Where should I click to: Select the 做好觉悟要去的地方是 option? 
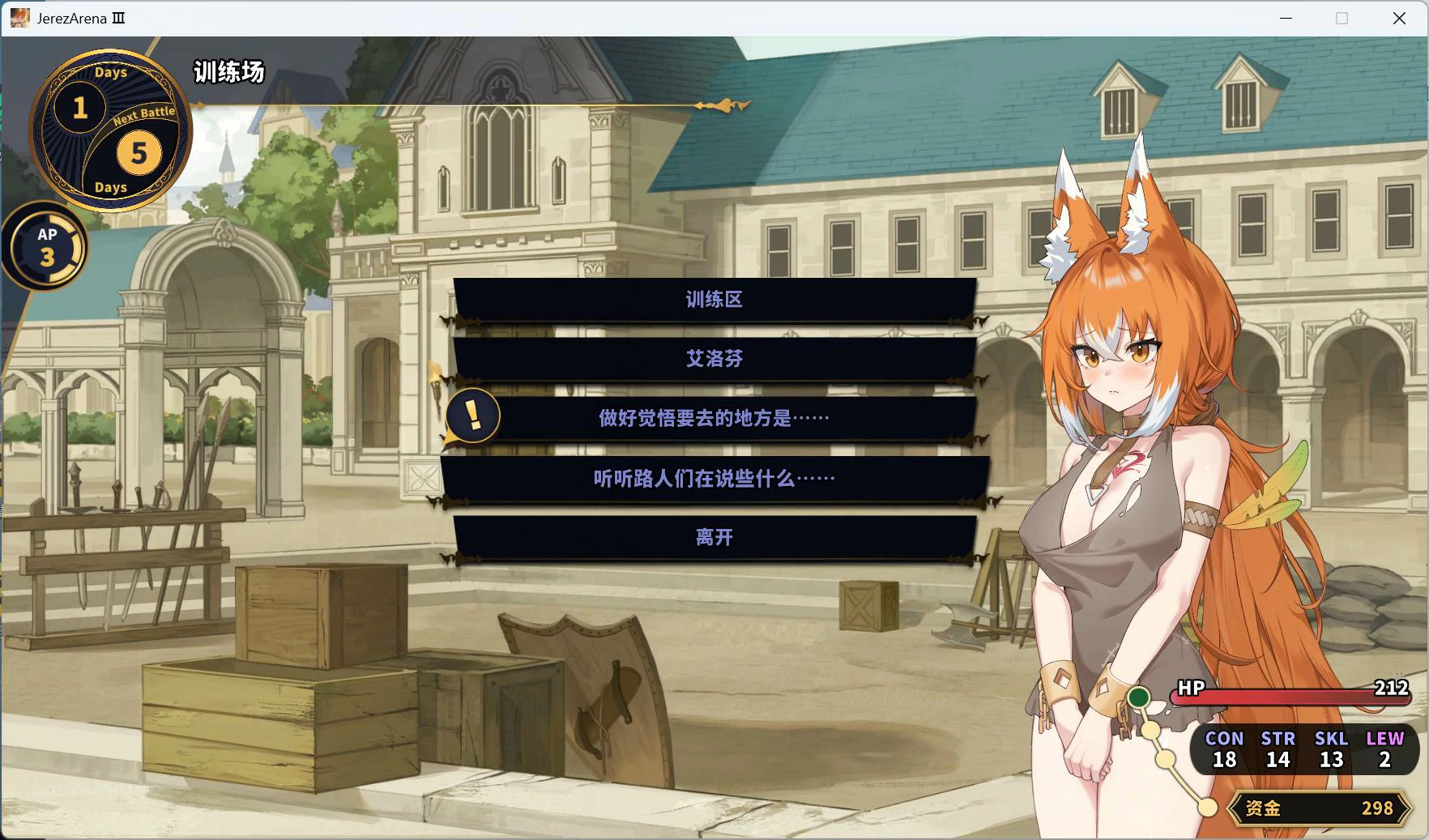[713, 417]
